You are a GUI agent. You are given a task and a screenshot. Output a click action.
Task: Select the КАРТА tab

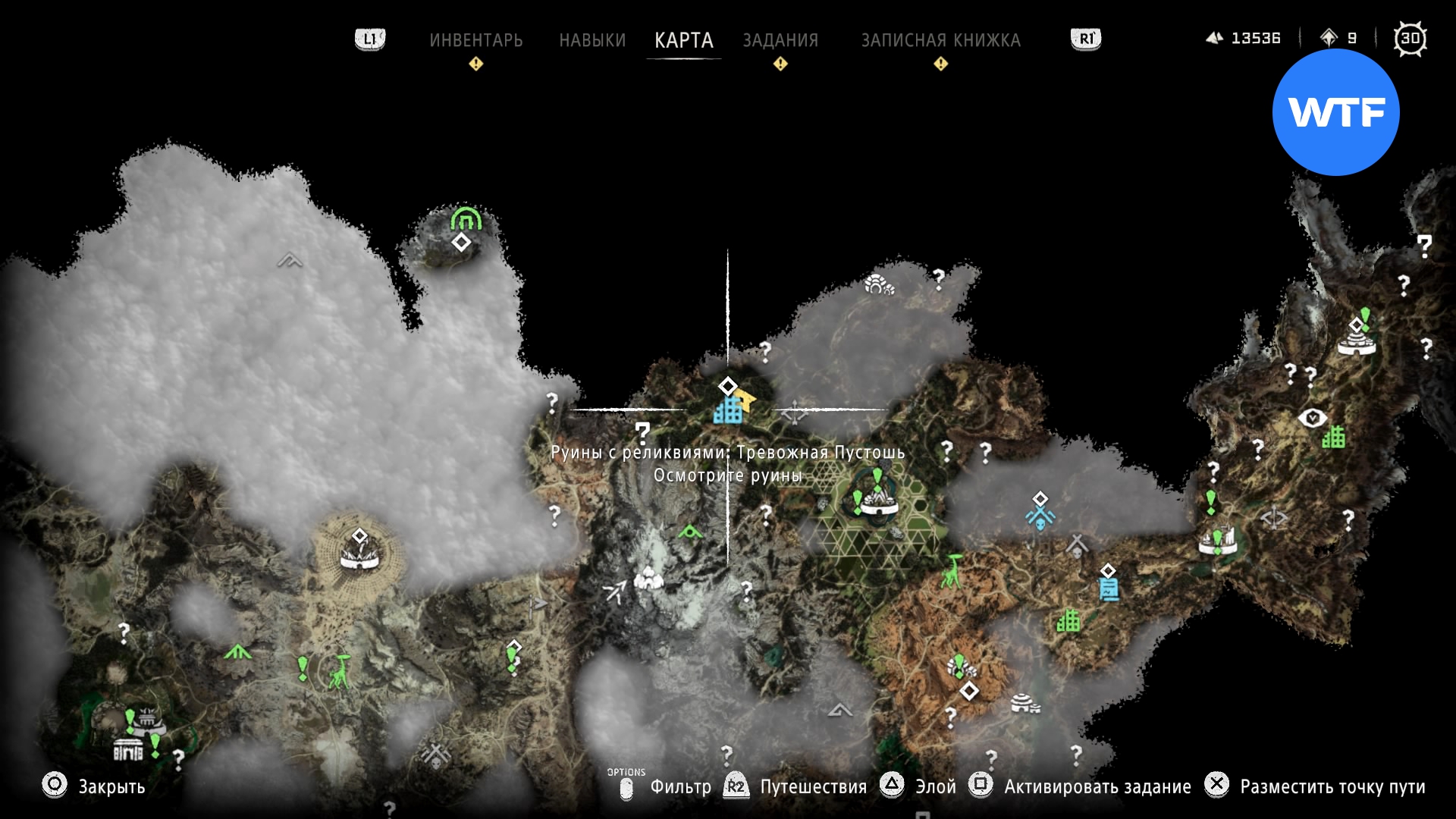pos(683,40)
